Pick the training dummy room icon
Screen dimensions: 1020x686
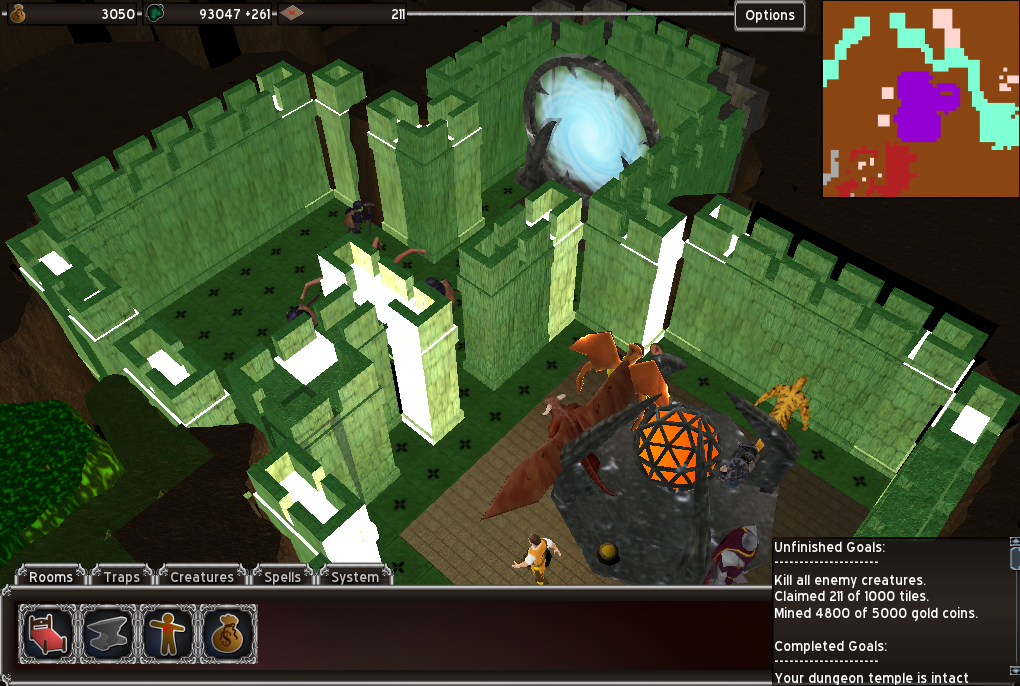coord(169,634)
